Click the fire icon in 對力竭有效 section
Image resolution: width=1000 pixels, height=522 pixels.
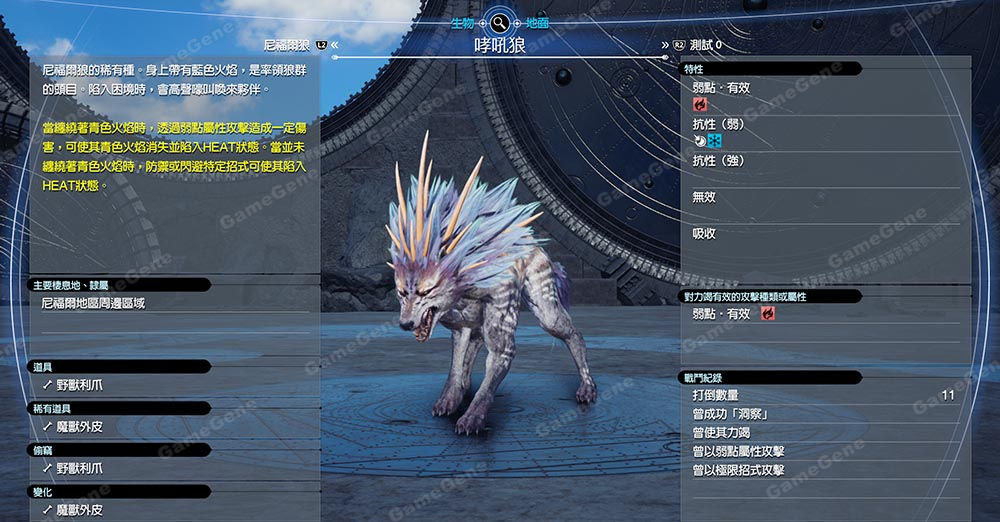(x=768, y=314)
